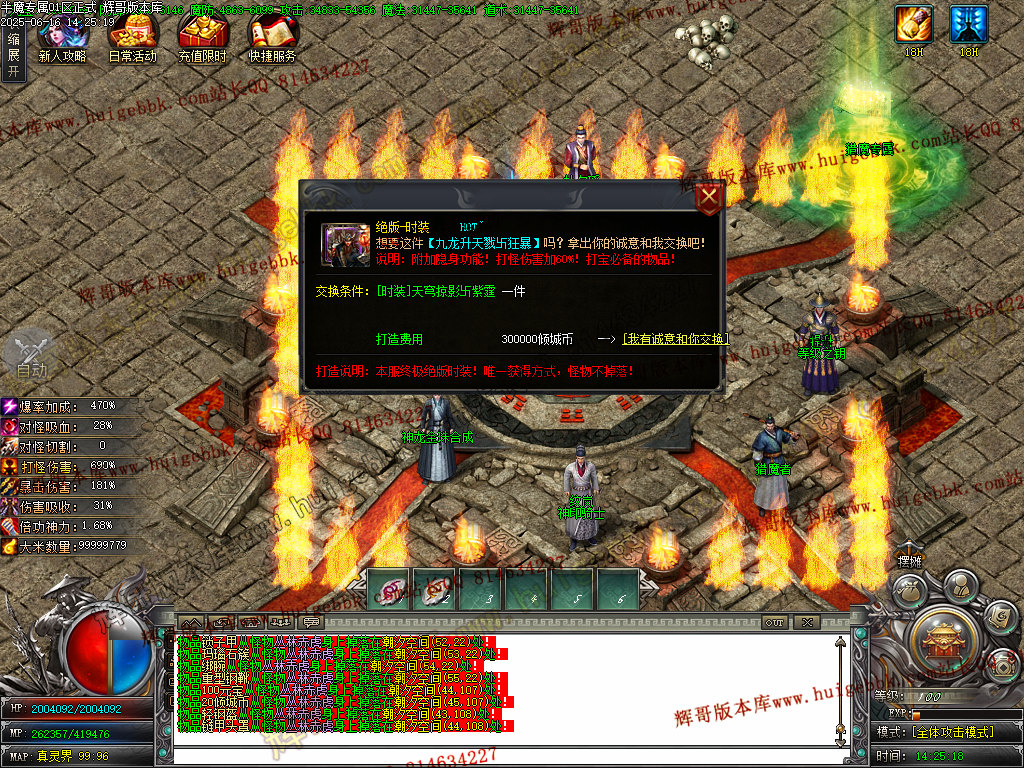Click the X button on chat bar

coord(807,623)
